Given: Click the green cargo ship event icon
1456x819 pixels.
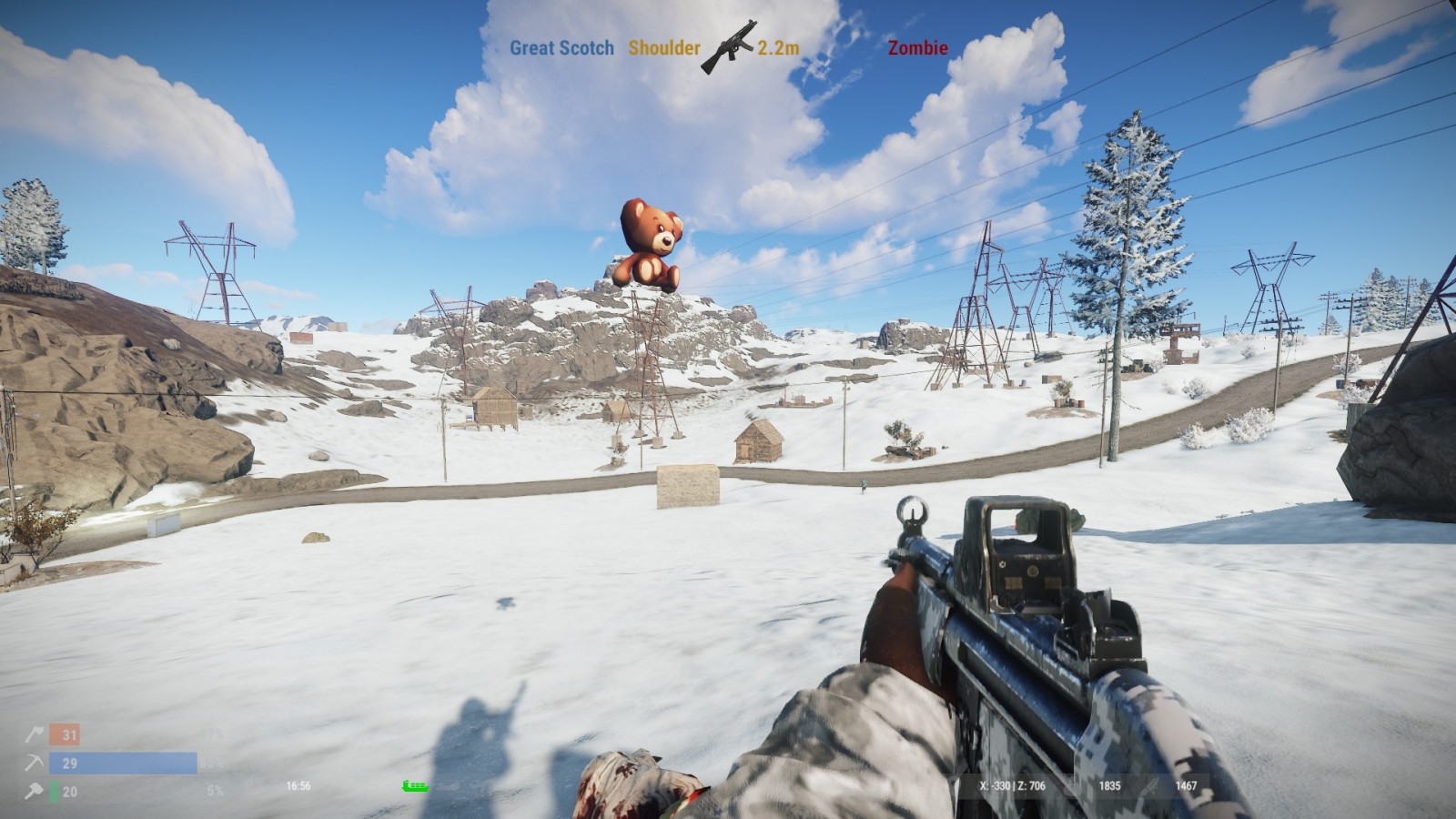Looking at the screenshot, I should click(x=415, y=786).
